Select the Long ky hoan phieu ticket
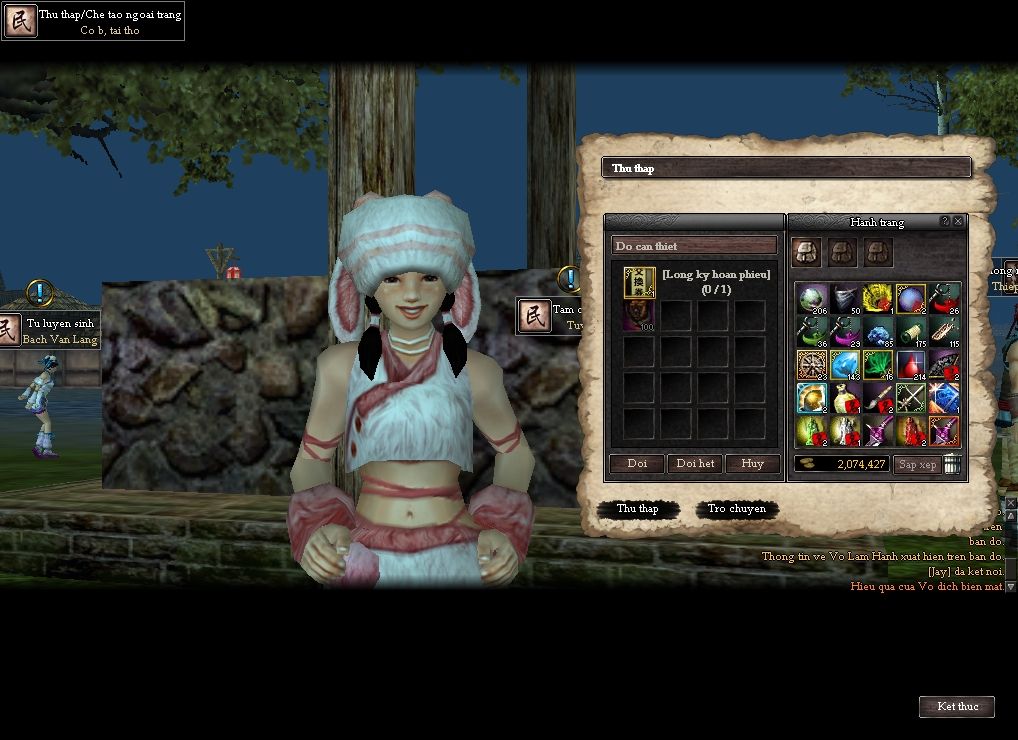 640,283
